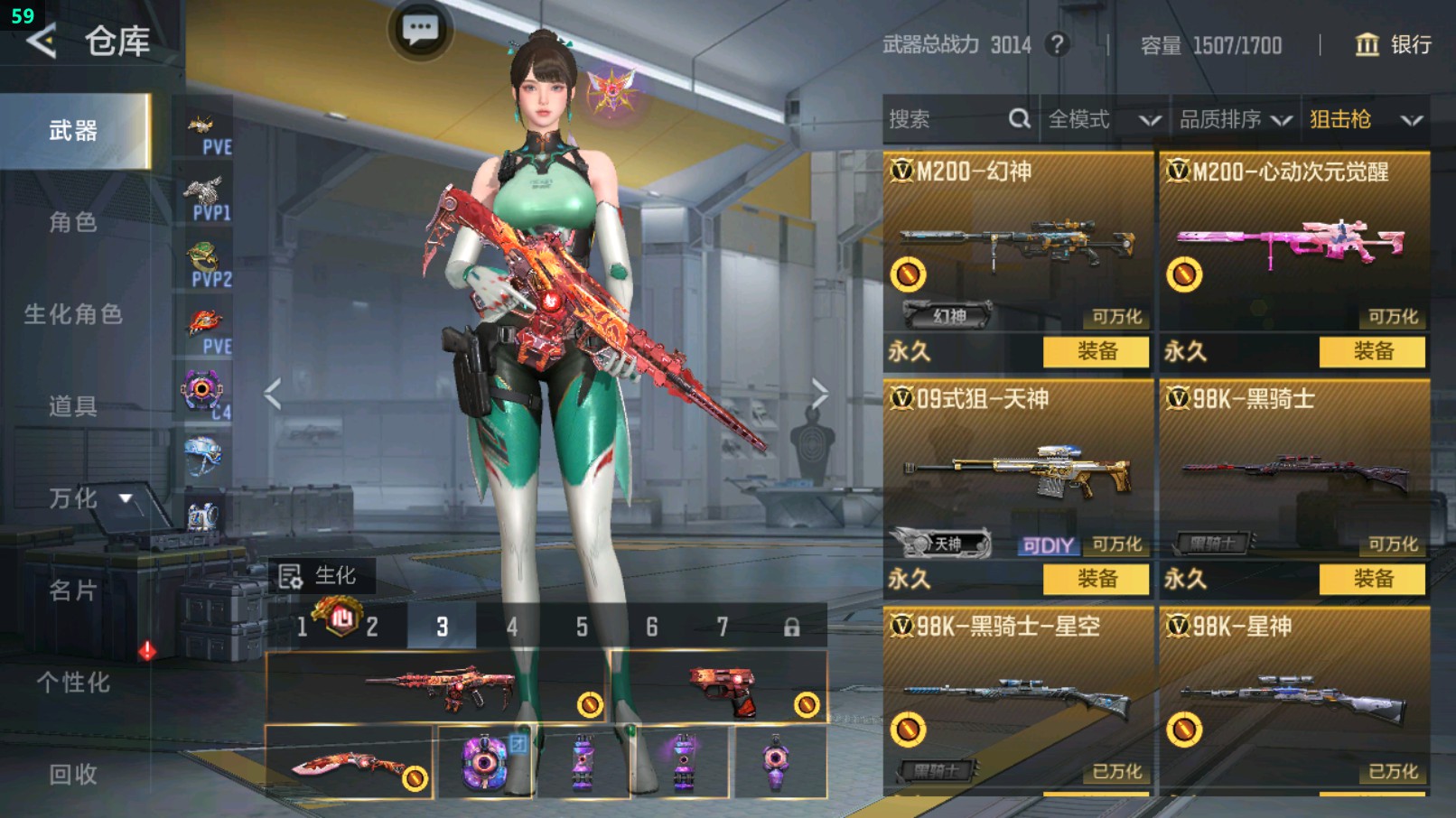Open the 品质排序 sort dropdown
The image size is (1456, 818).
click(x=1234, y=119)
